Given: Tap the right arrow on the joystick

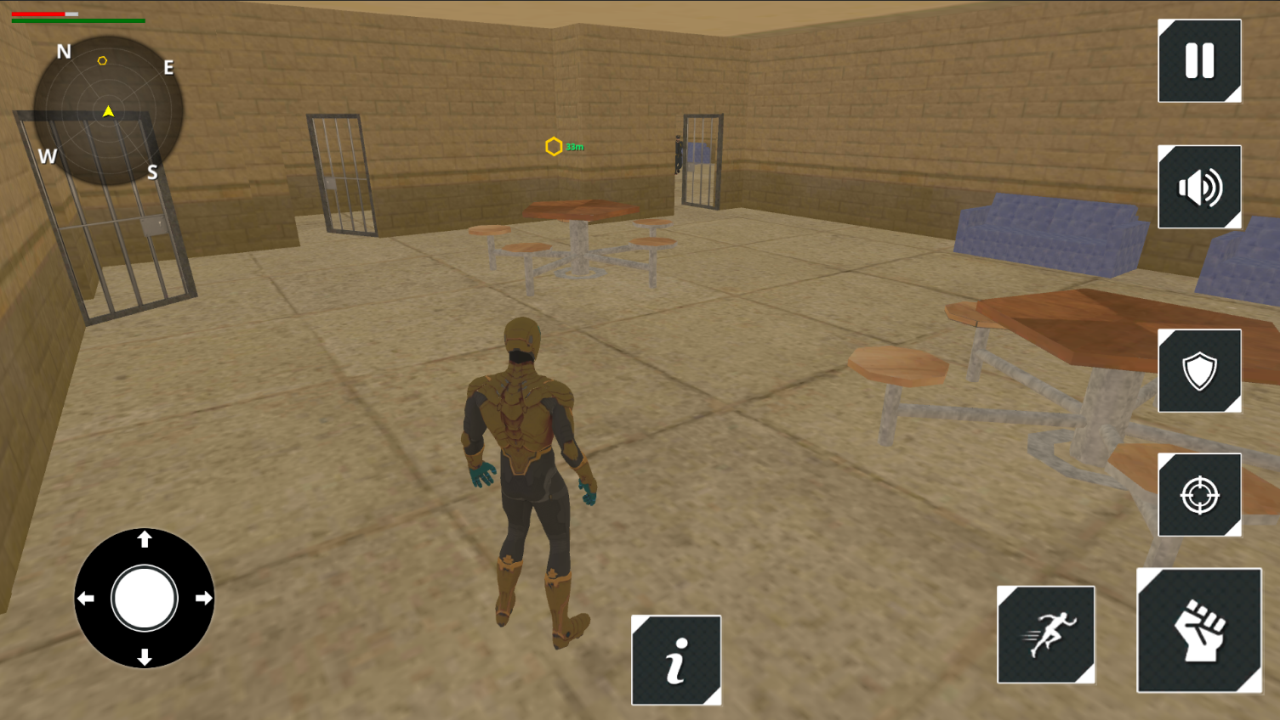Looking at the screenshot, I should point(205,598).
